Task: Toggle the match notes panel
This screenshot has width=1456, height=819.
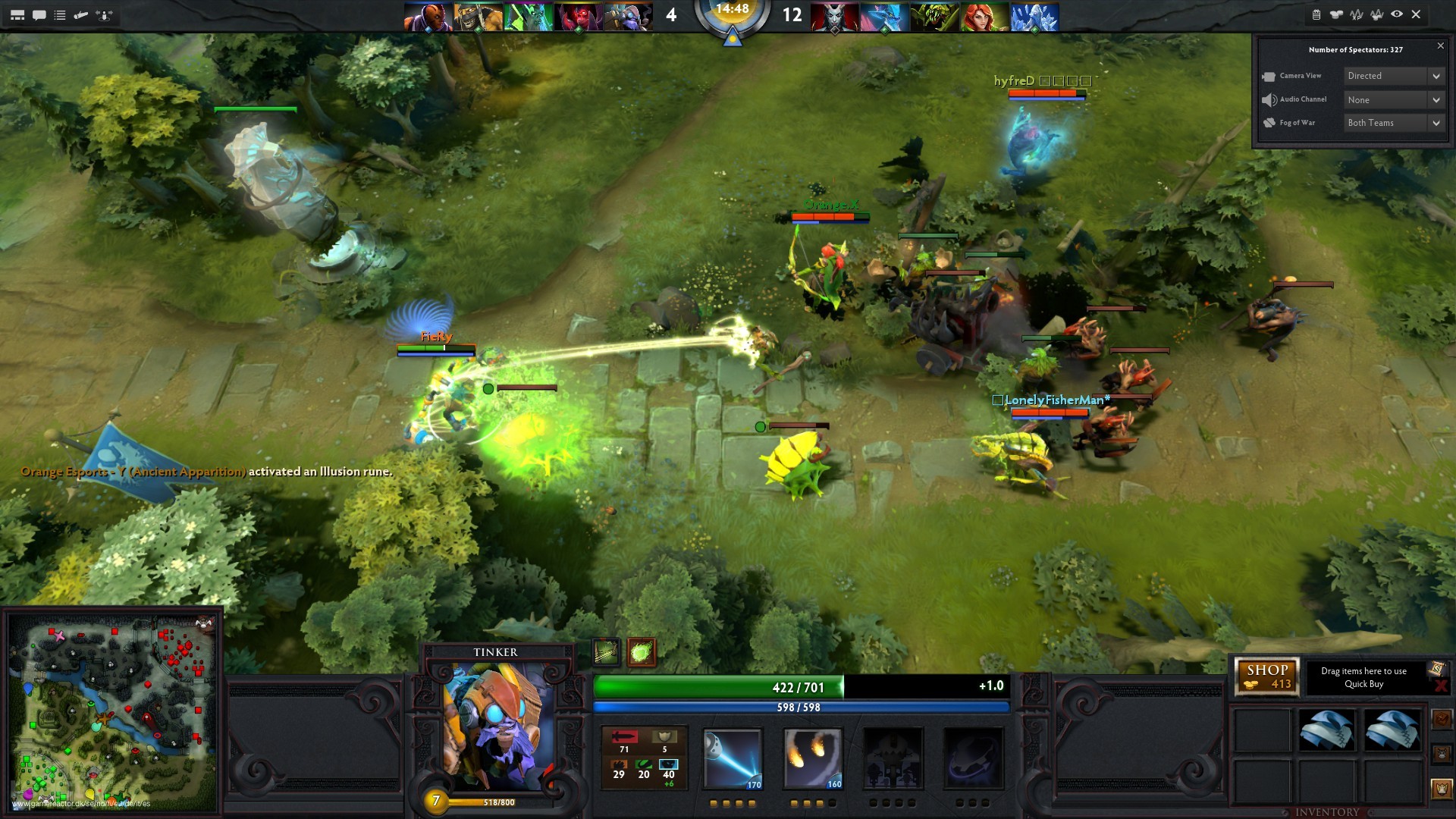Action: click(1316, 13)
